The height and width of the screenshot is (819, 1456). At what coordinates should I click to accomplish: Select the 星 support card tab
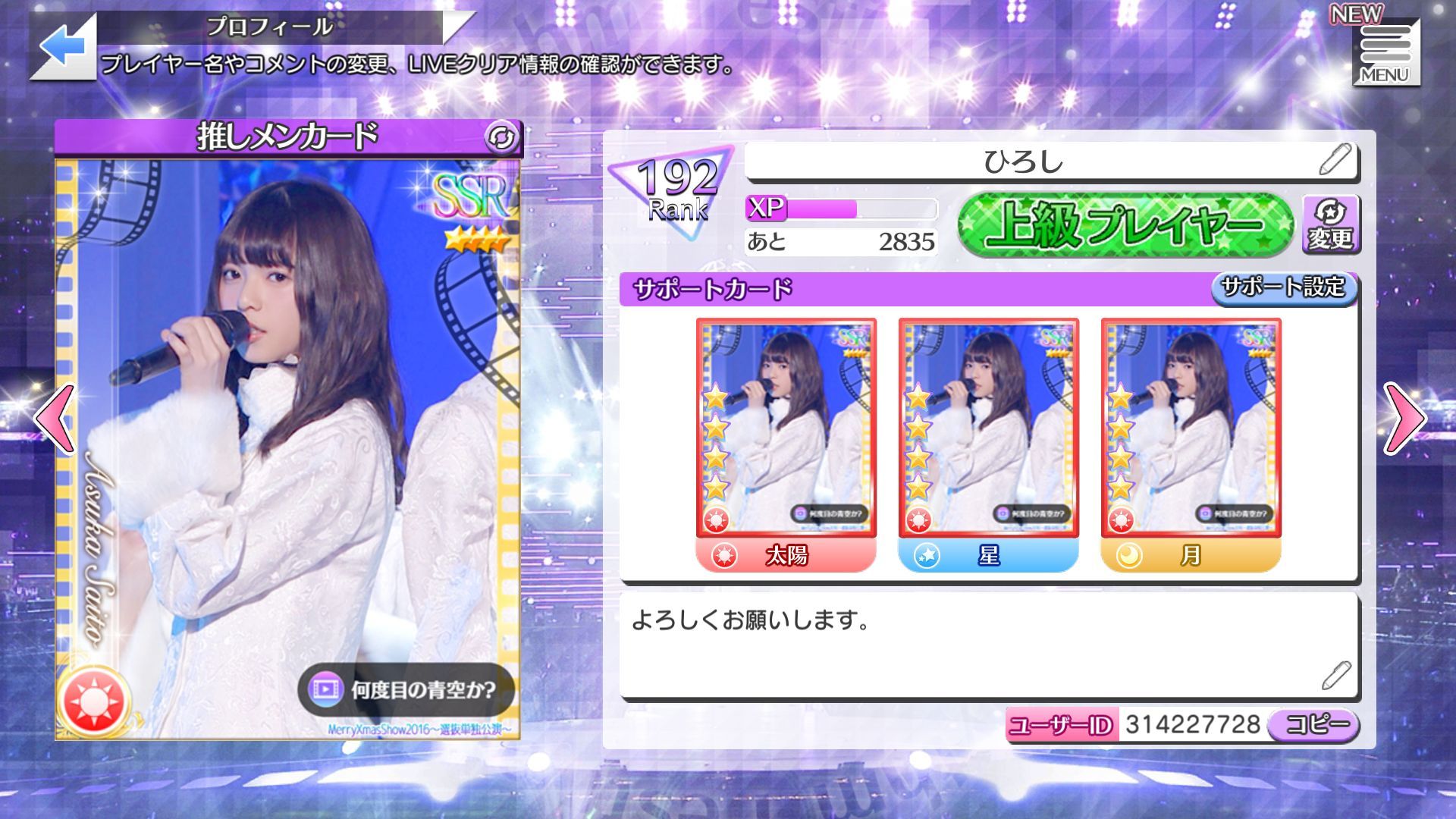coord(988,557)
